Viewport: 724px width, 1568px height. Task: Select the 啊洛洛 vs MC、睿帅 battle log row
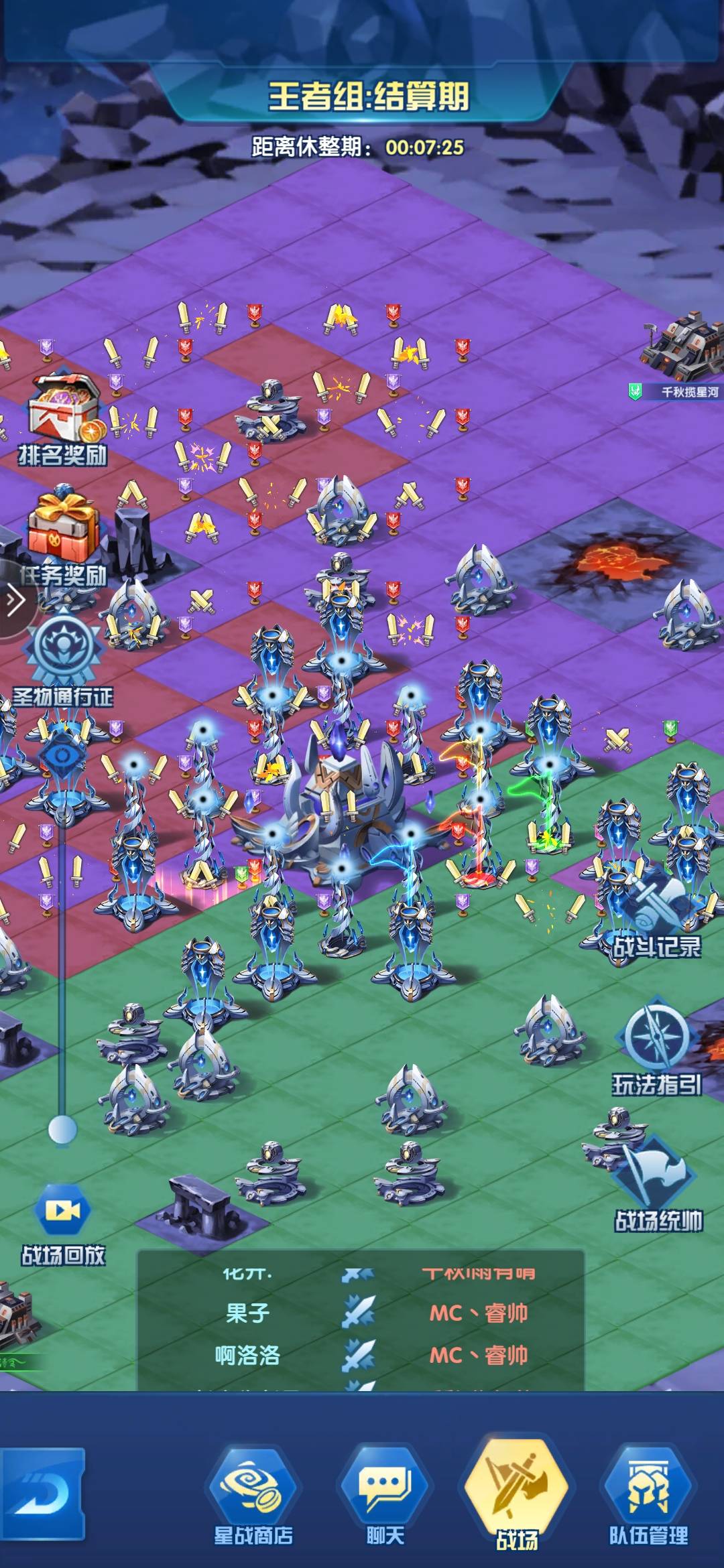(362, 1355)
